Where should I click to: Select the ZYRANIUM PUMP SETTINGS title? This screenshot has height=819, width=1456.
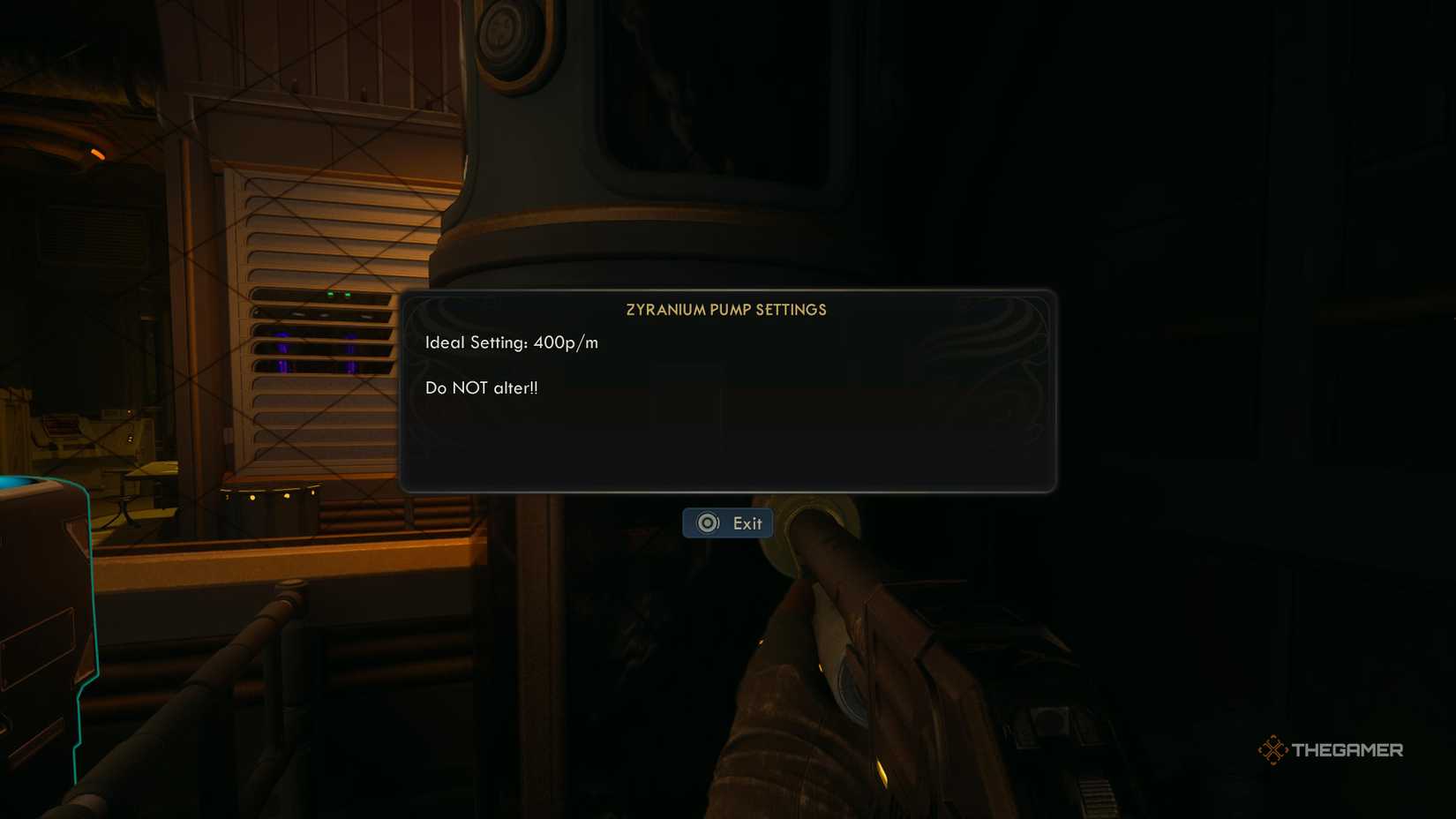(727, 310)
